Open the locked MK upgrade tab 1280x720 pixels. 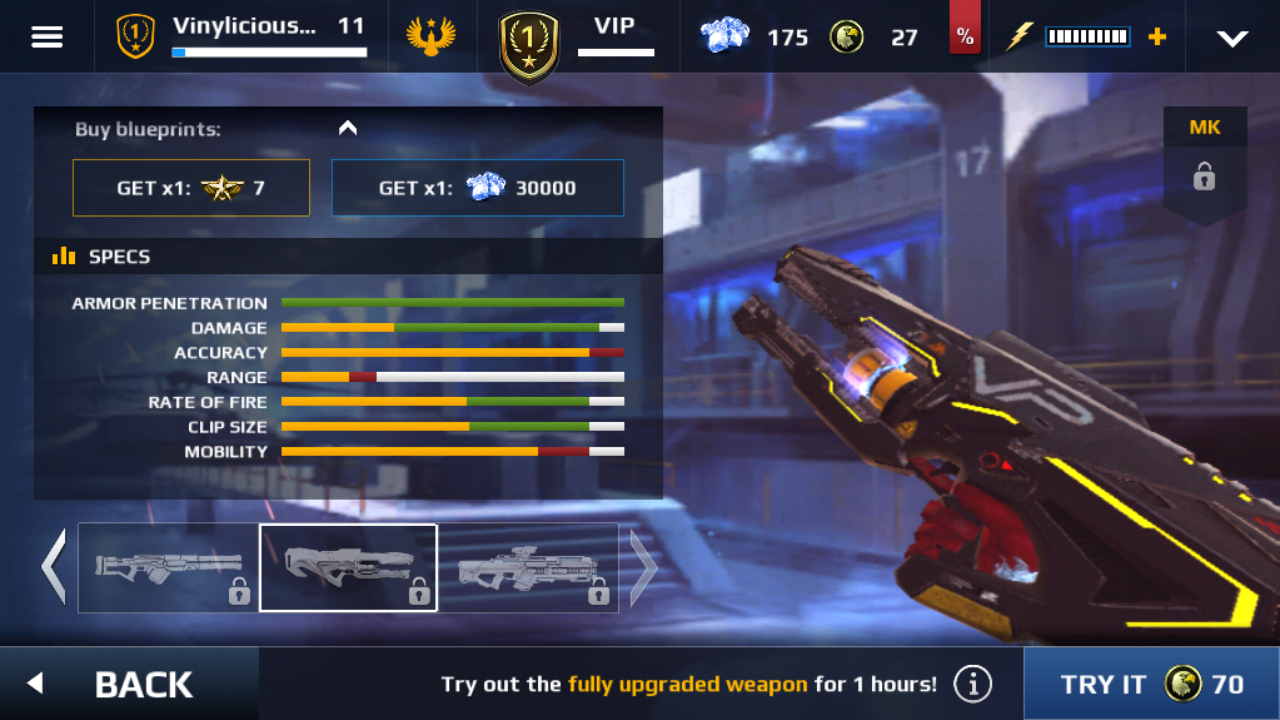click(x=1204, y=160)
